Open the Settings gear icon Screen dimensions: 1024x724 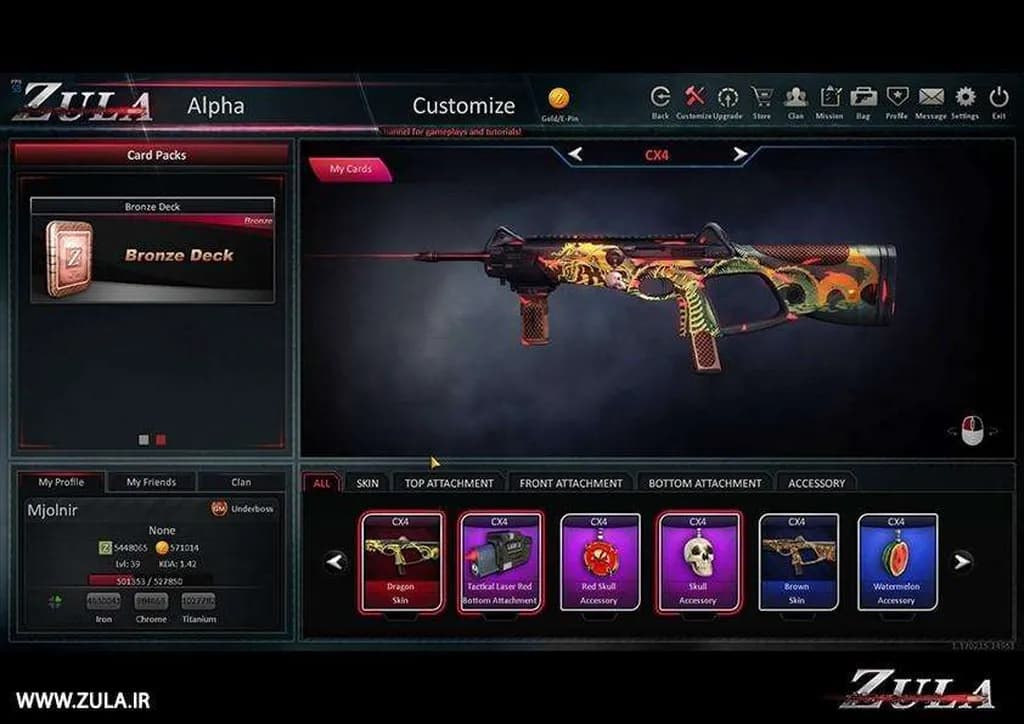click(965, 98)
